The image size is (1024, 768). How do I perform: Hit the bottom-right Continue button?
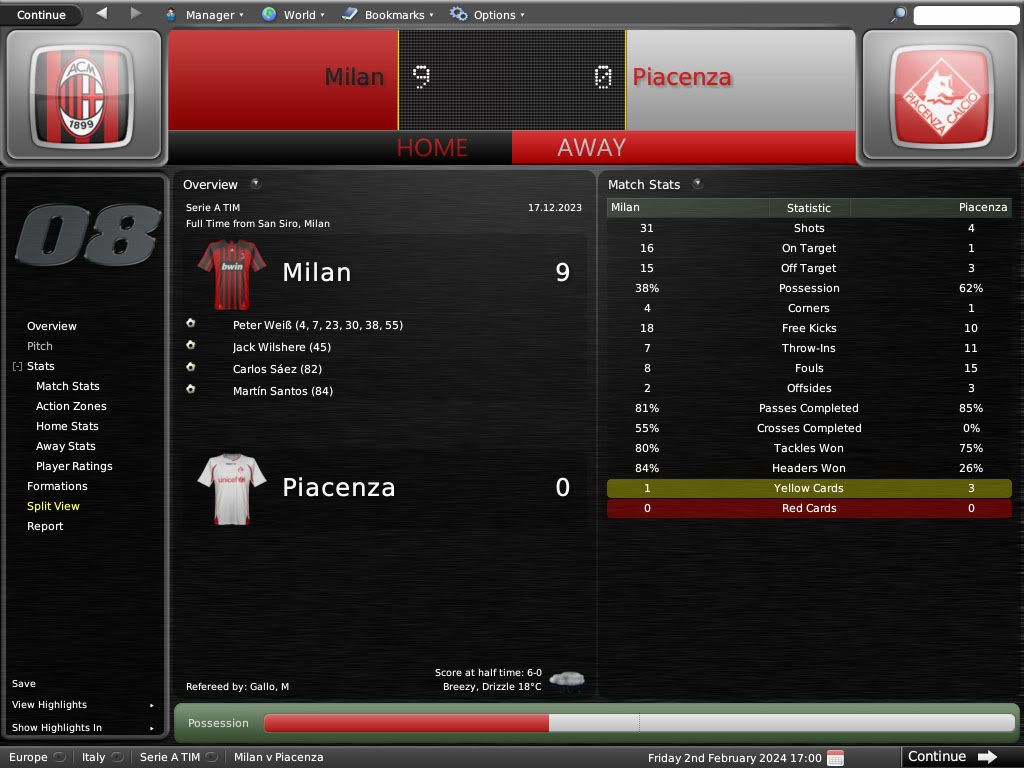[x=952, y=757]
